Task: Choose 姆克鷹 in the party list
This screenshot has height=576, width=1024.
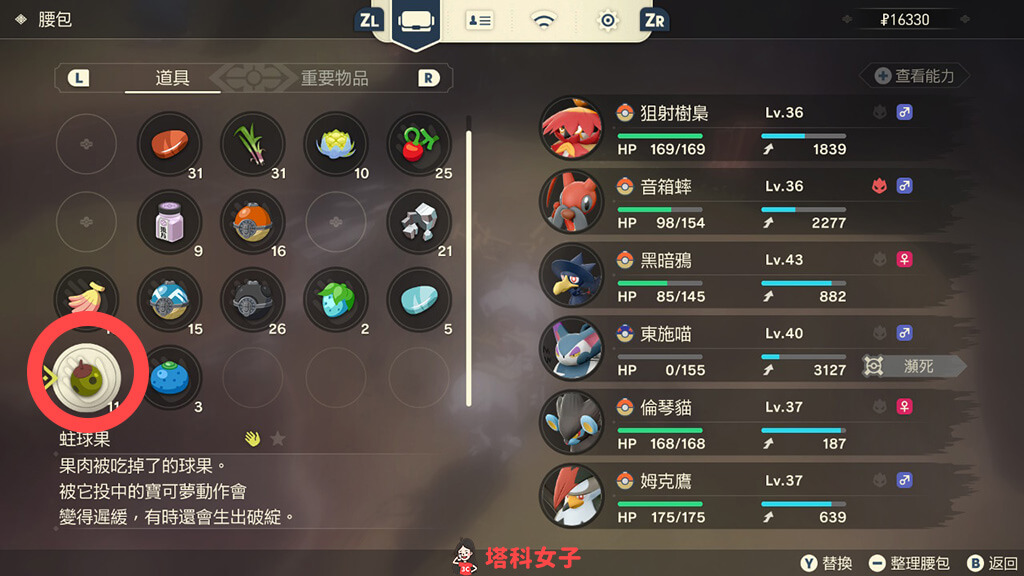Action: point(730,497)
